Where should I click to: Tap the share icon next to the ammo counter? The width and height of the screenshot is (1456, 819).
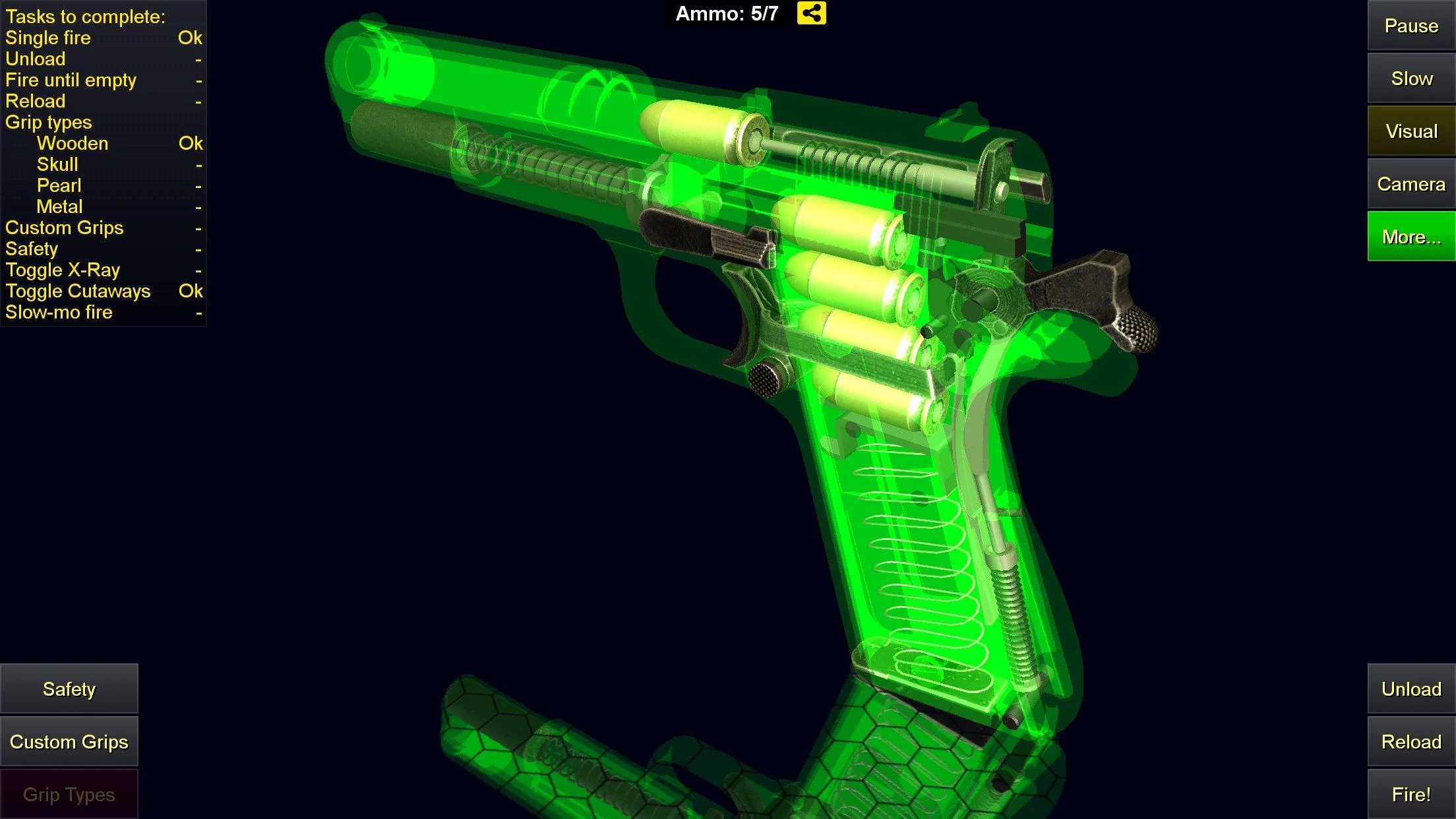click(812, 13)
